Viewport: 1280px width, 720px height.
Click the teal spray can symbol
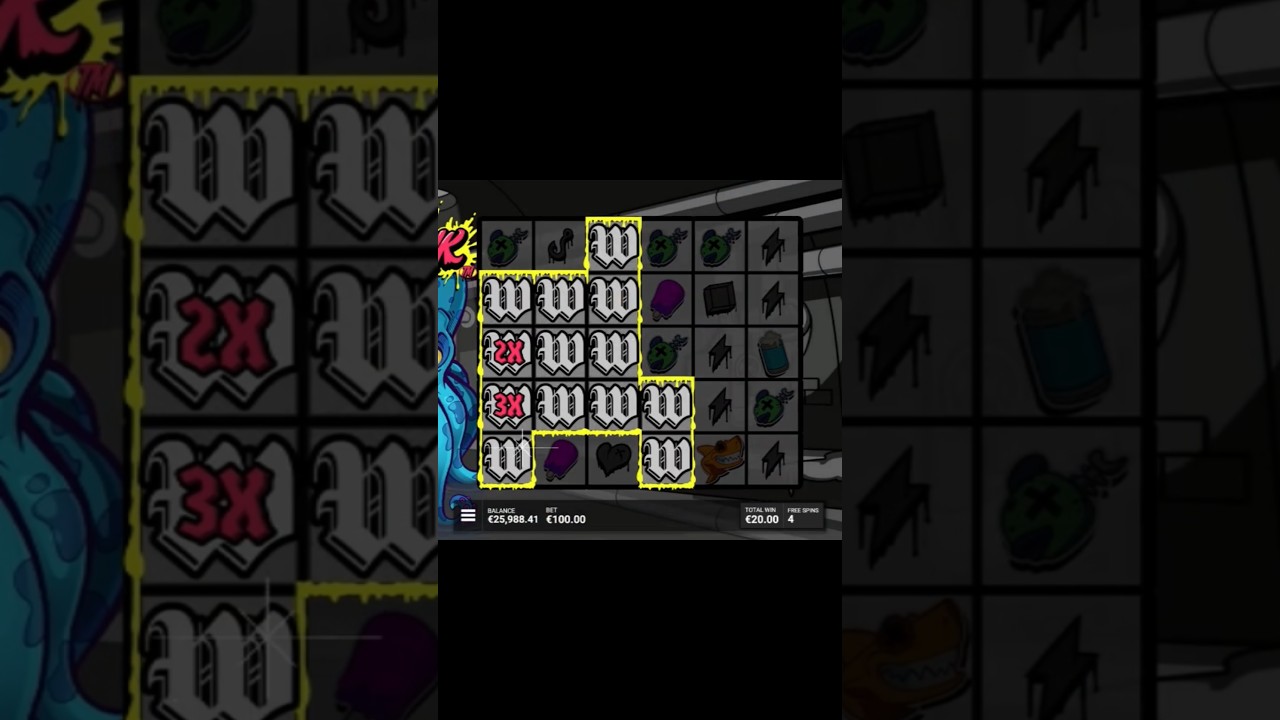pos(775,352)
